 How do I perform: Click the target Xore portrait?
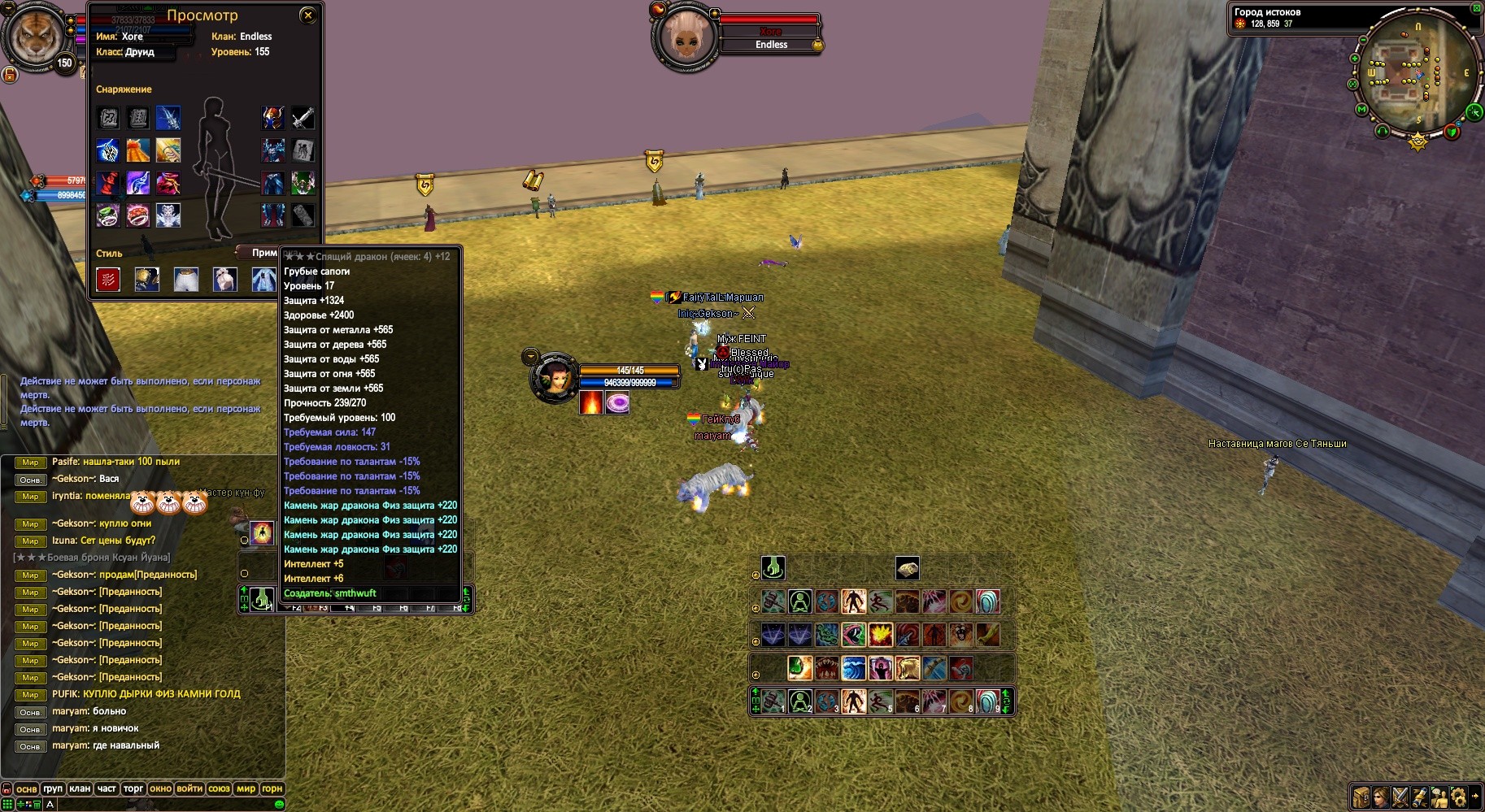pyautogui.click(x=686, y=37)
